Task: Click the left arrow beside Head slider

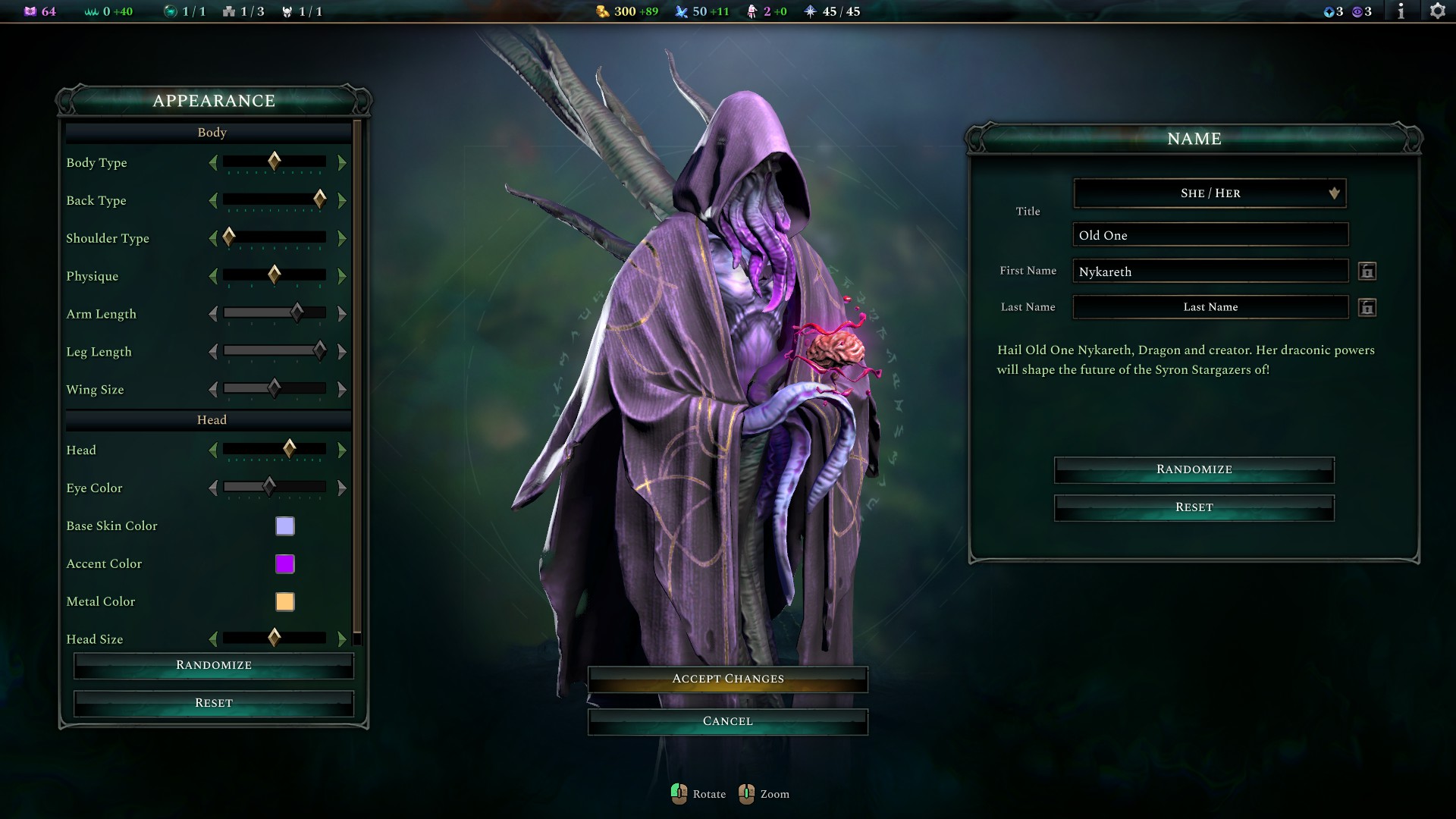Action: [214, 450]
